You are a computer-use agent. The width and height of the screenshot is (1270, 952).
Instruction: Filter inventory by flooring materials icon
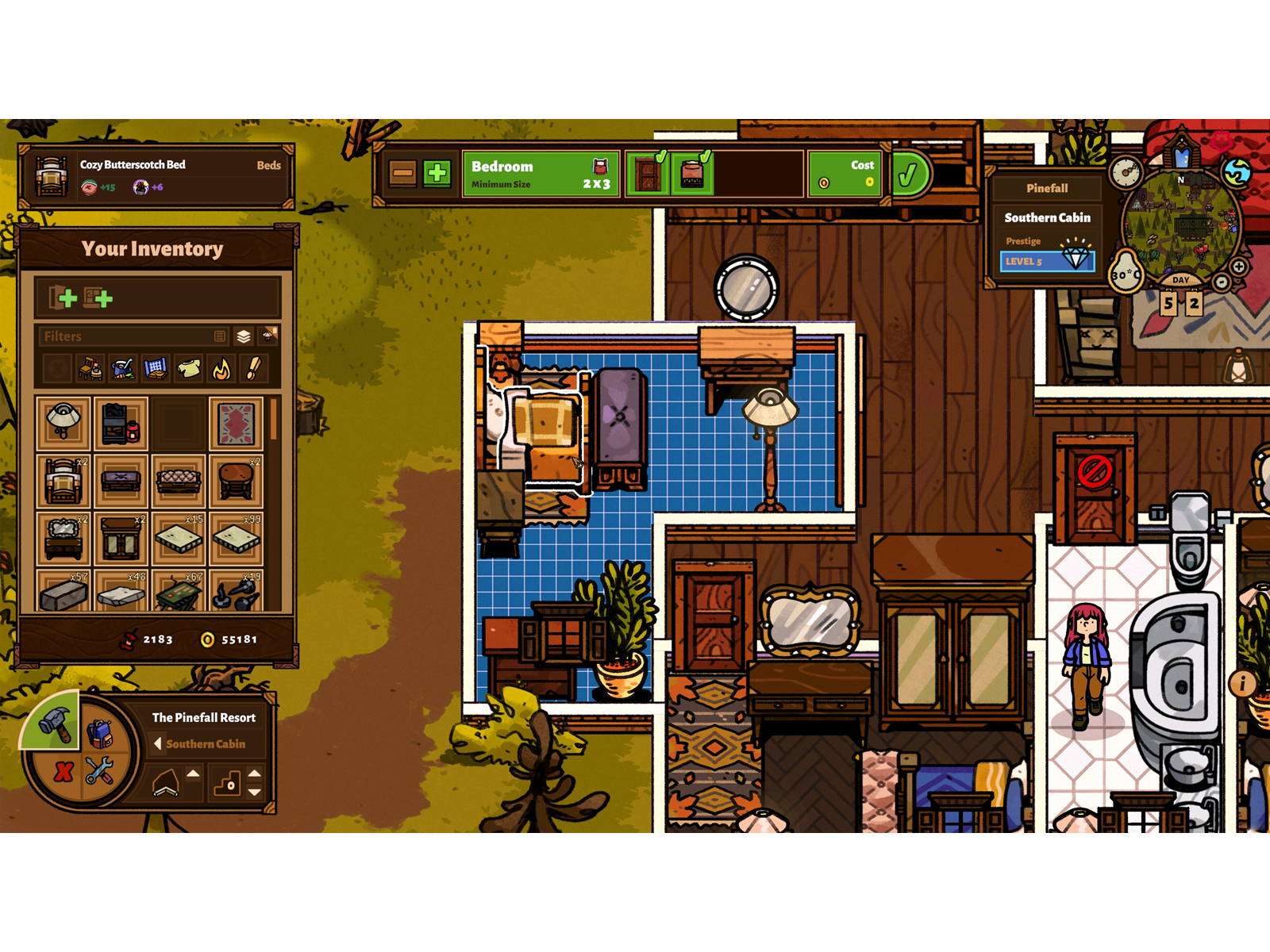[x=155, y=367]
